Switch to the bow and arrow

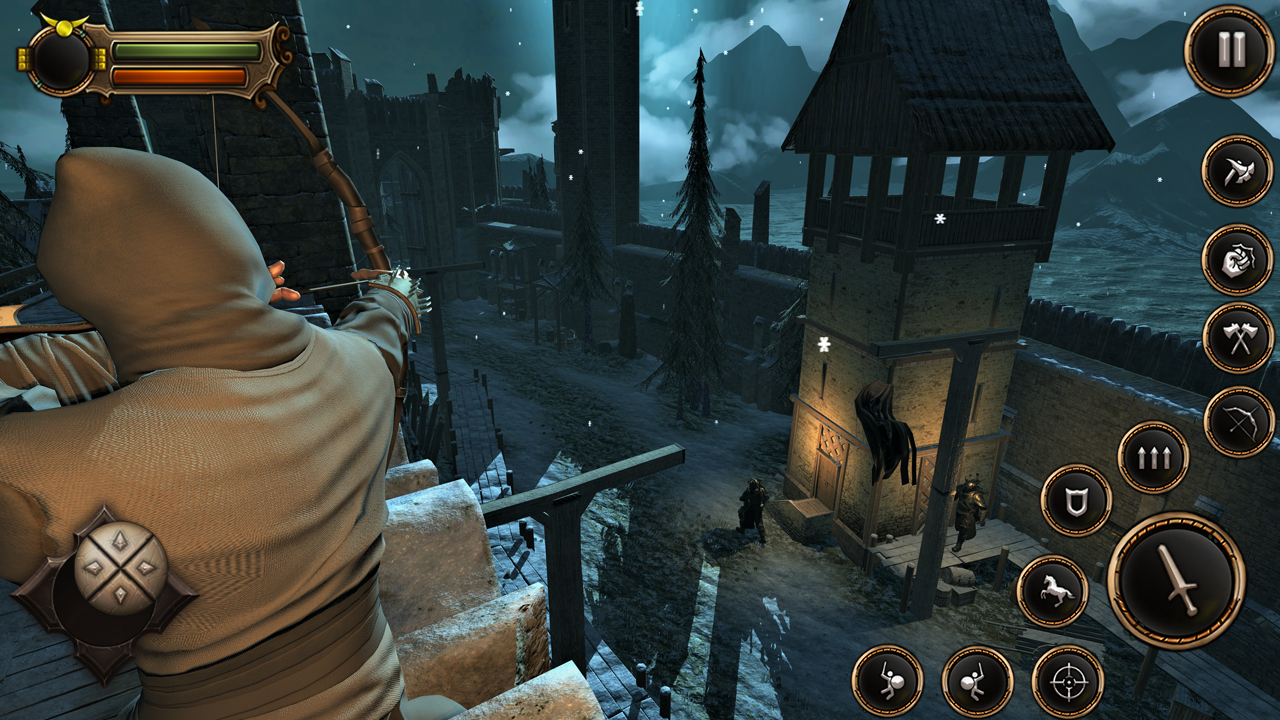[x=1239, y=421]
